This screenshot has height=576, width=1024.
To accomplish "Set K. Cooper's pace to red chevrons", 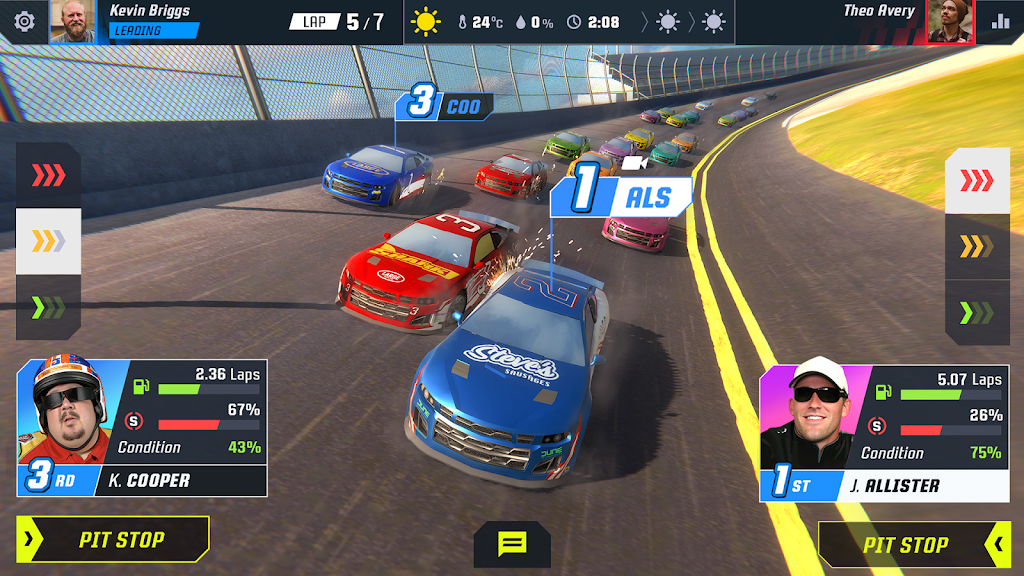I will click(48, 176).
